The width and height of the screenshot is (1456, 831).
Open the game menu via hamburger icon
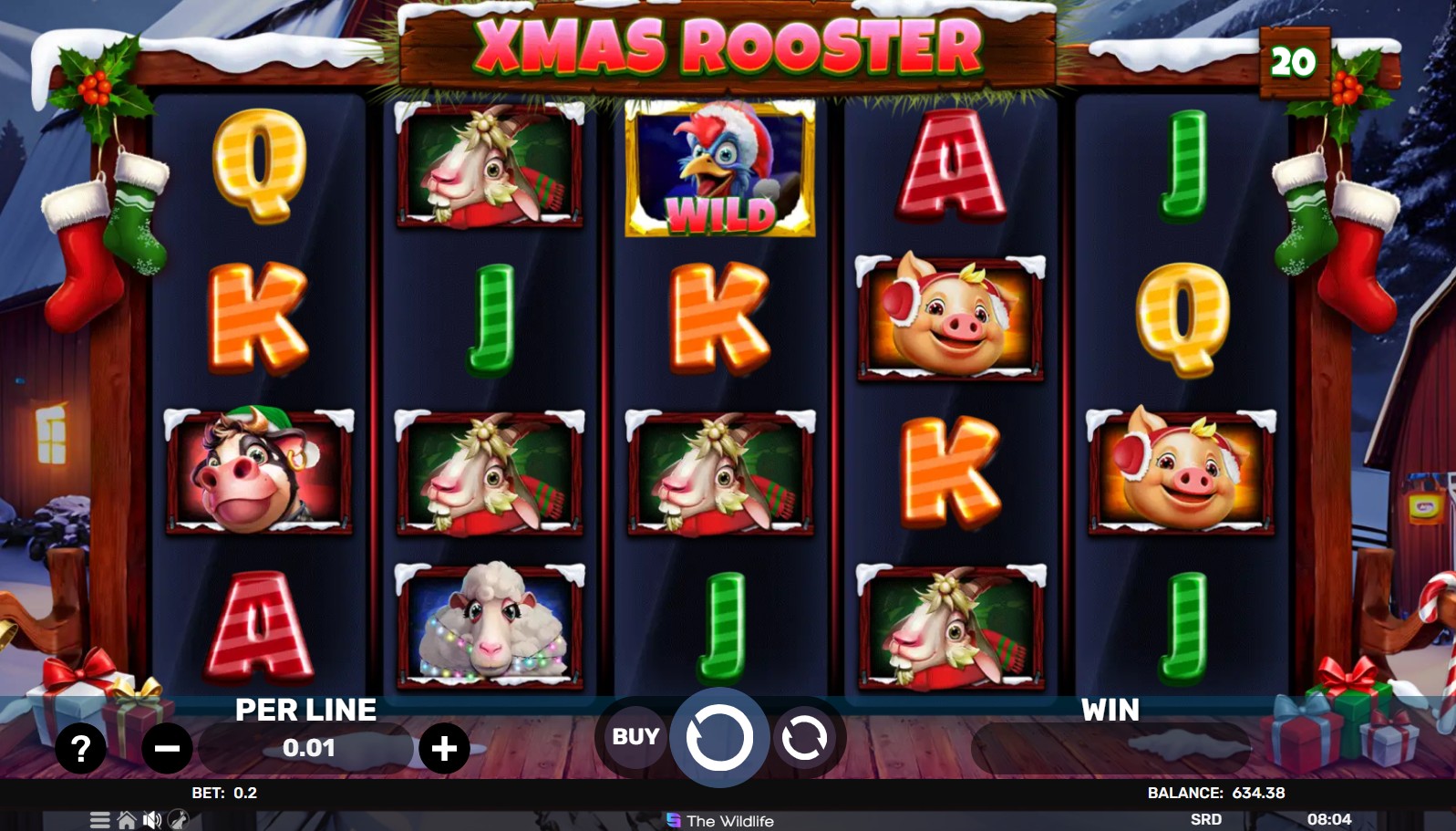click(x=99, y=819)
